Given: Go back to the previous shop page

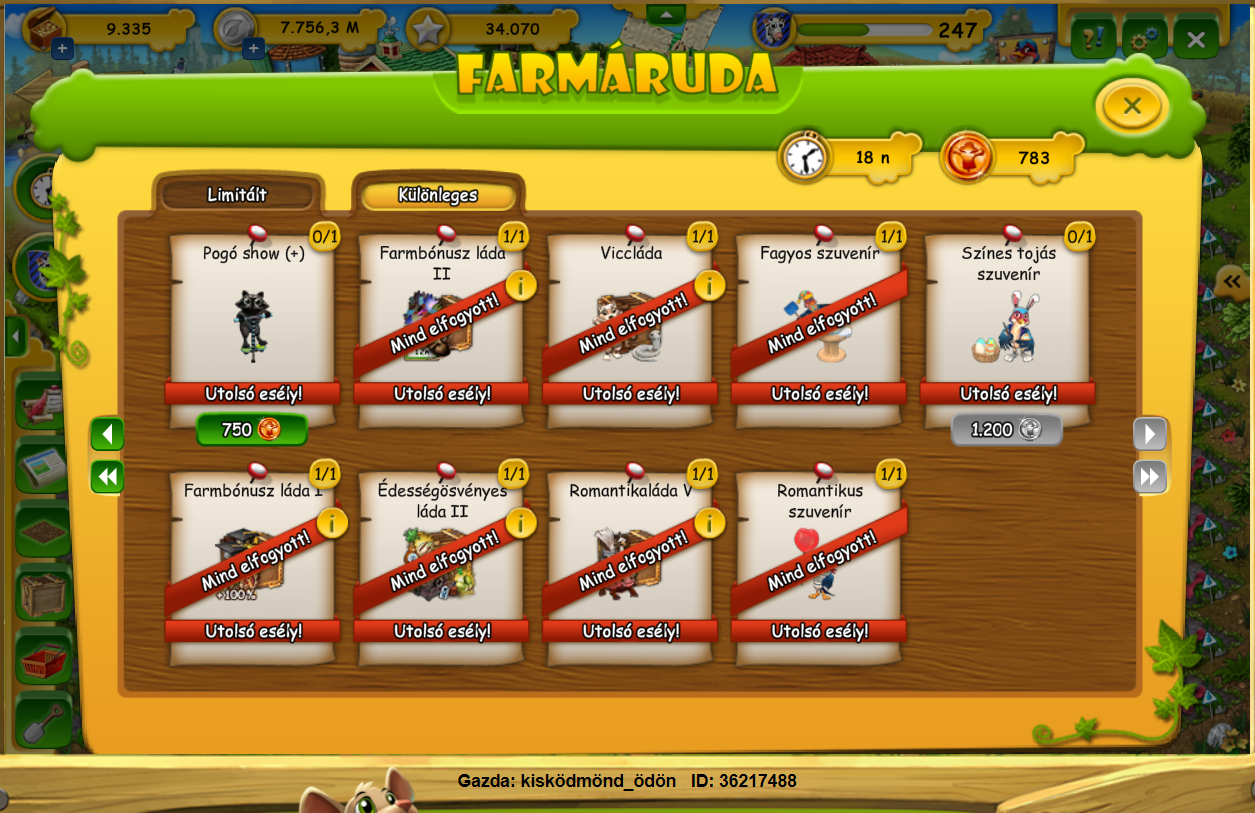Looking at the screenshot, I should pyautogui.click(x=107, y=434).
